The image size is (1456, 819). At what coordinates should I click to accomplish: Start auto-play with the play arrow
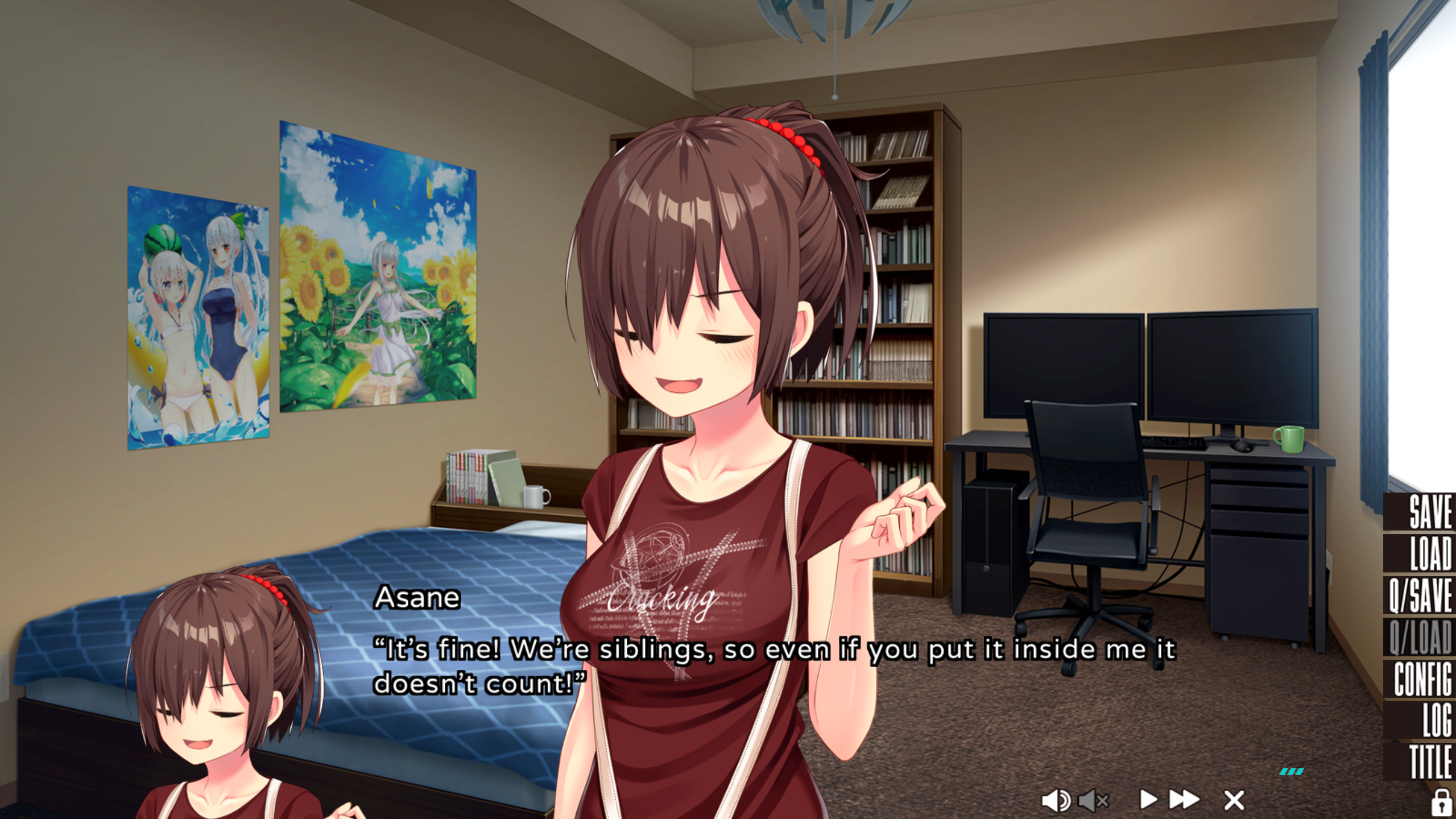pos(1148,800)
